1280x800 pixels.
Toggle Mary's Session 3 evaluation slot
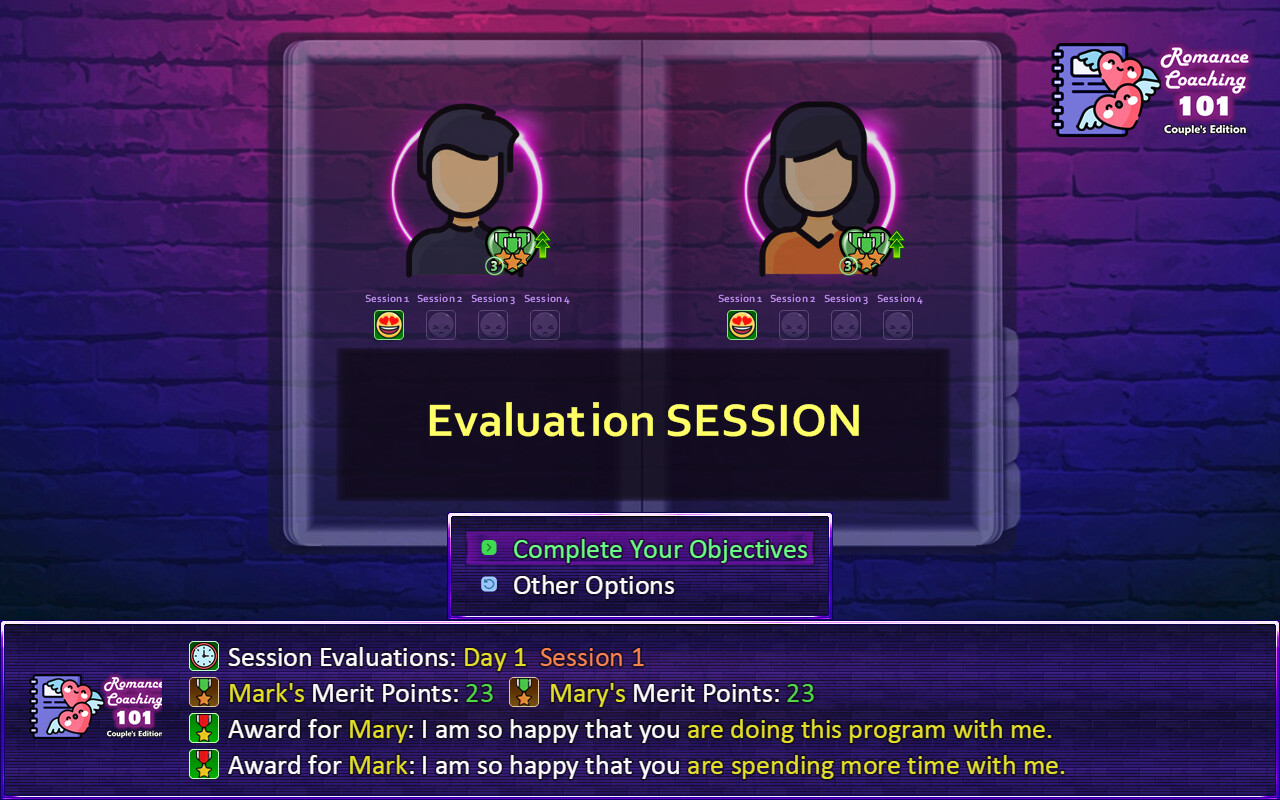click(x=846, y=324)
